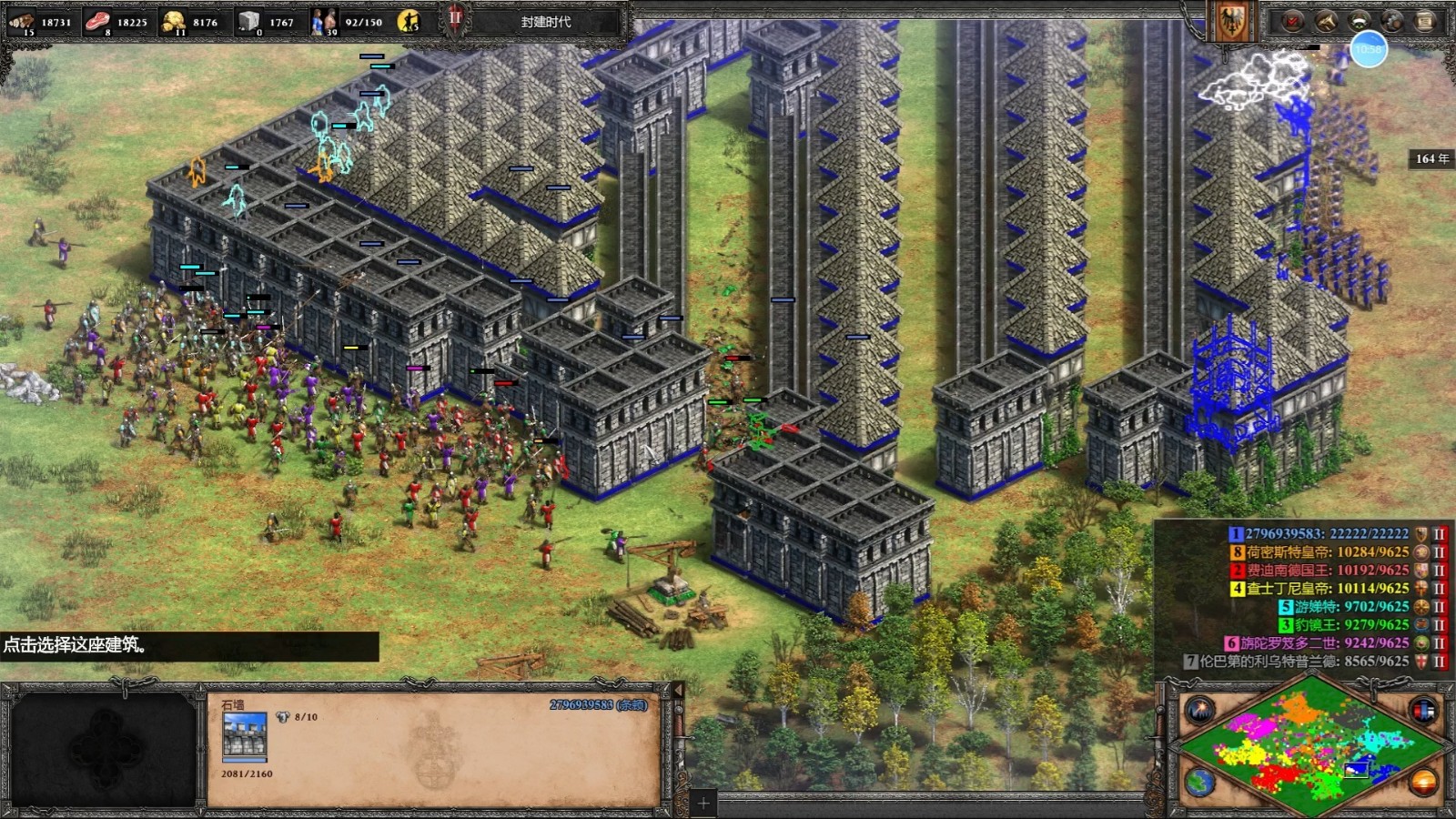
Task: Click the plus button below the panel
Action: (x=703, y=803)
